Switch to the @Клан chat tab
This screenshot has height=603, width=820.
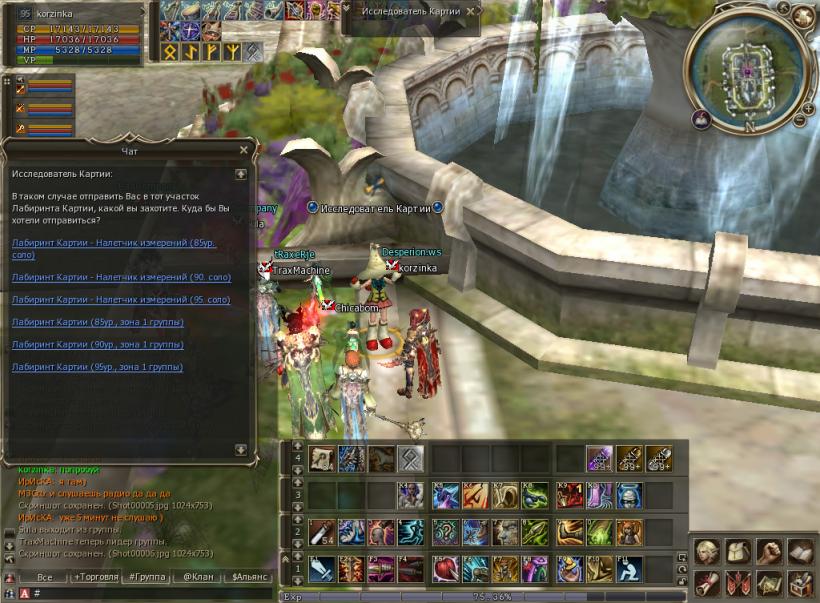click(198, 578)
